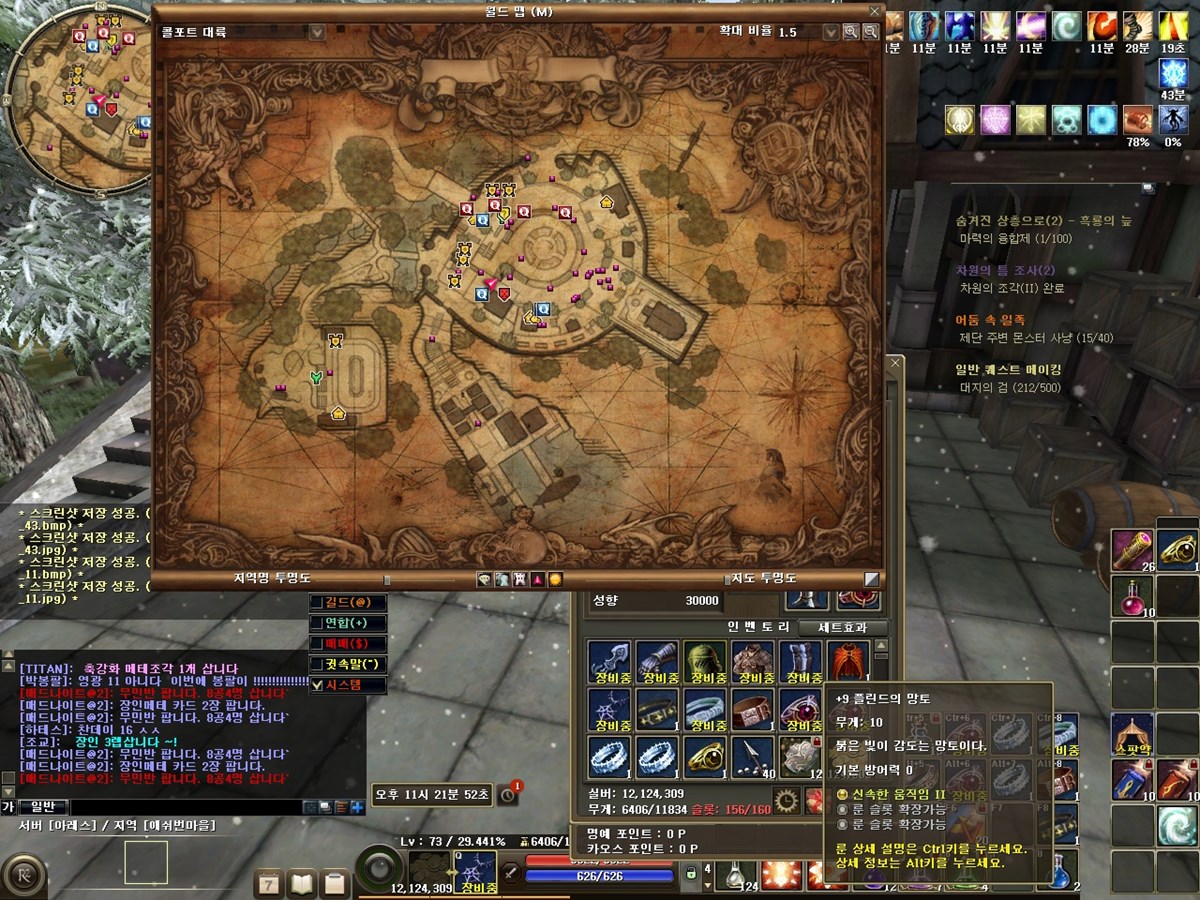Select the gold ring inventory slot
The height and width of the screenshot is (900, 1200).
click(x=705, y=757)
